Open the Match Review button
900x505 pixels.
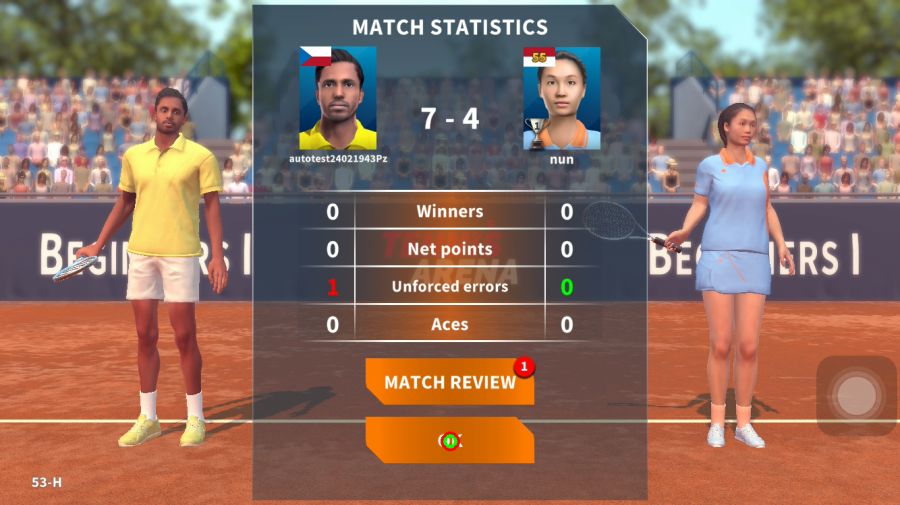[449, 382]
